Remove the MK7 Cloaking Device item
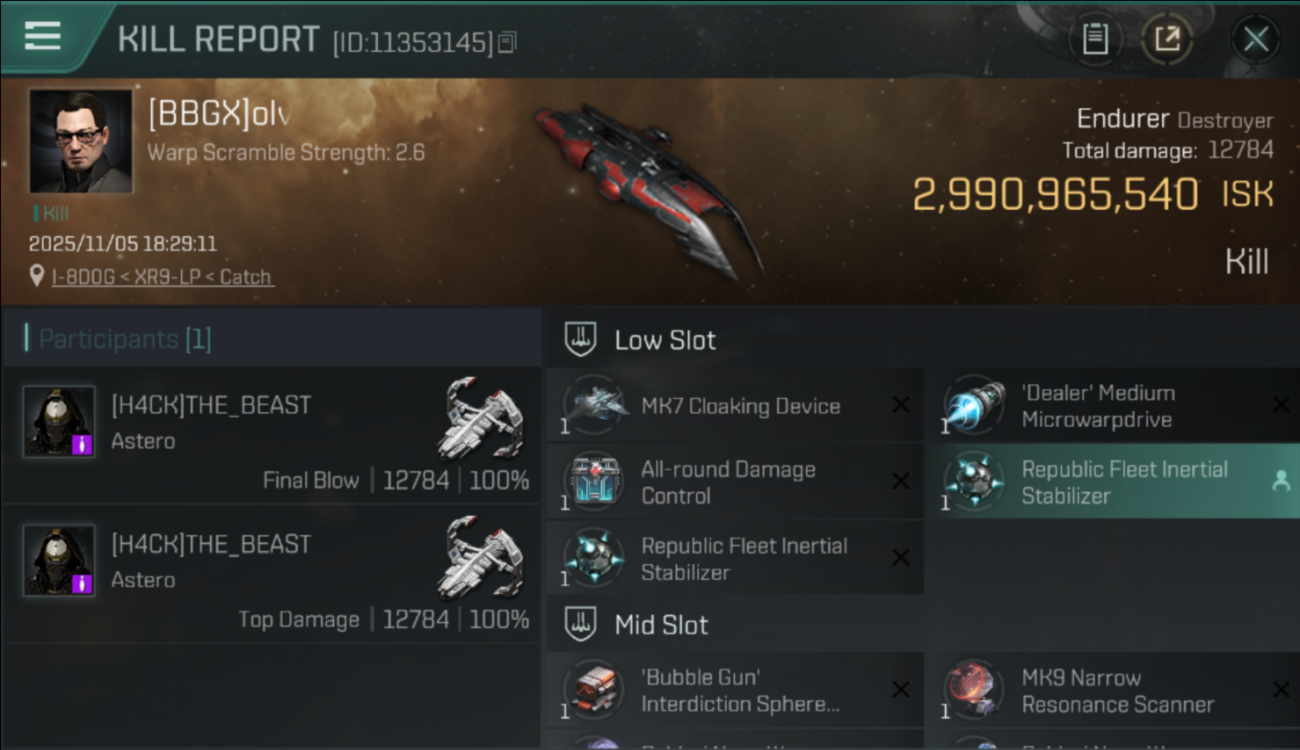This screenshot has width=1300, height=750. pyautogui.click(x=899, y=404)
